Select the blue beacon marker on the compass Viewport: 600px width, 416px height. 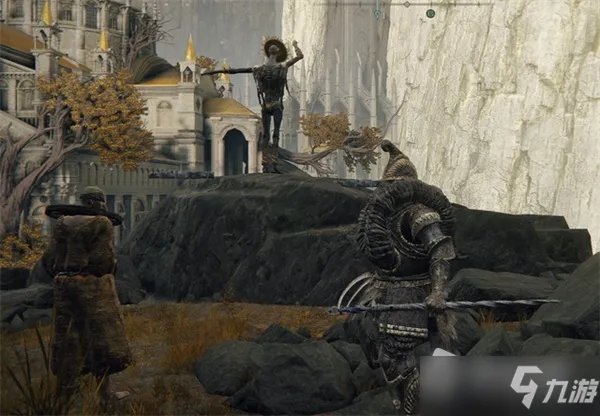click(377, 13)
